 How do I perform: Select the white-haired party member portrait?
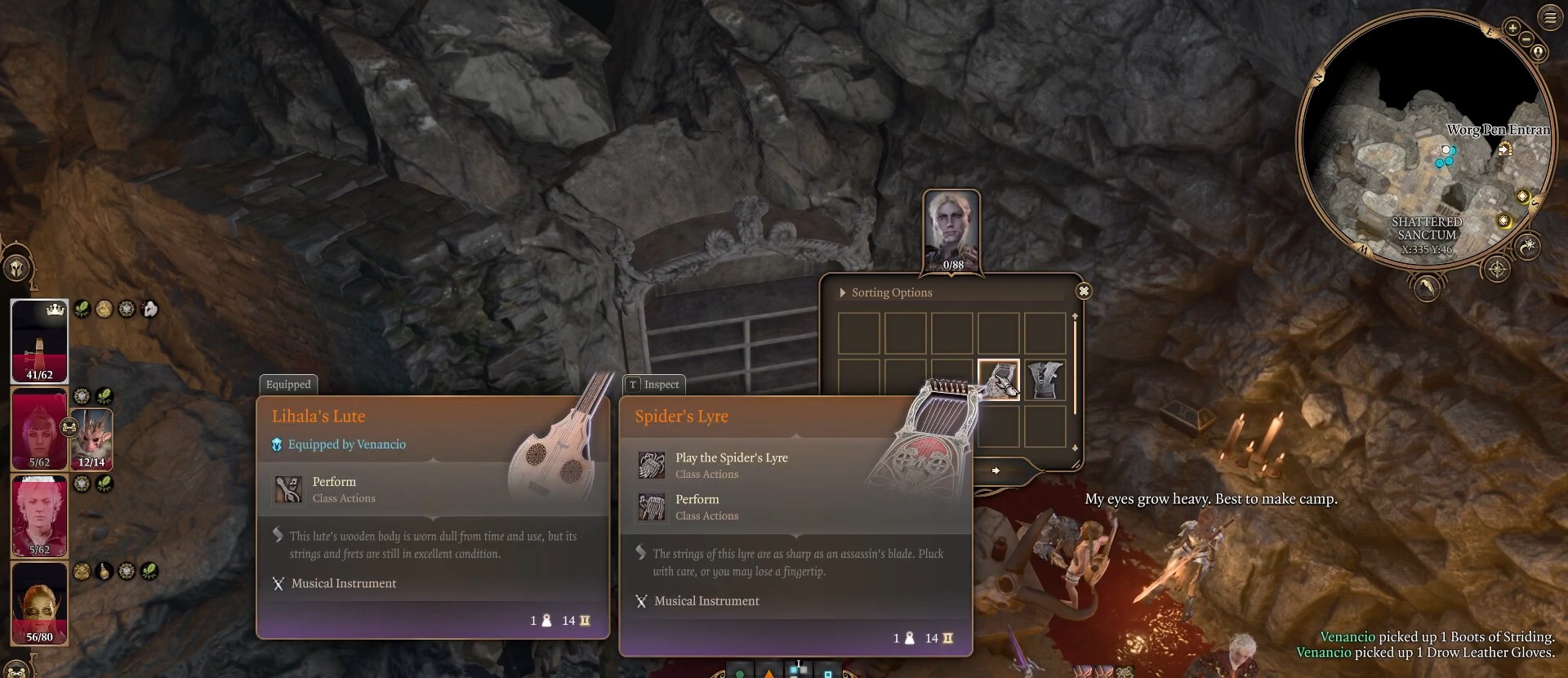(39, 516)
